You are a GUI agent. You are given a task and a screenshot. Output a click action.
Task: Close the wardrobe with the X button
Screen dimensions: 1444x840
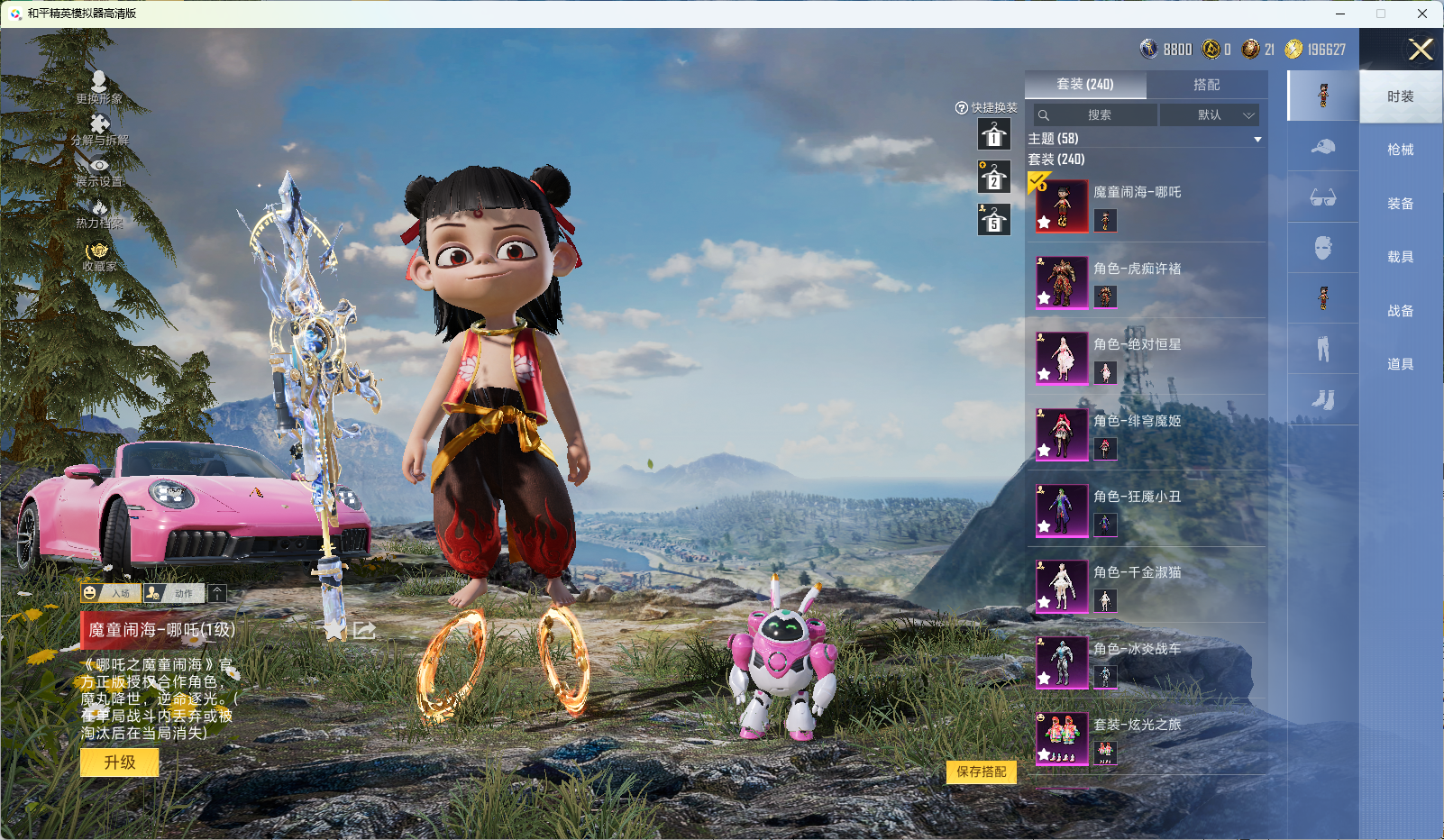(1421, 50)
